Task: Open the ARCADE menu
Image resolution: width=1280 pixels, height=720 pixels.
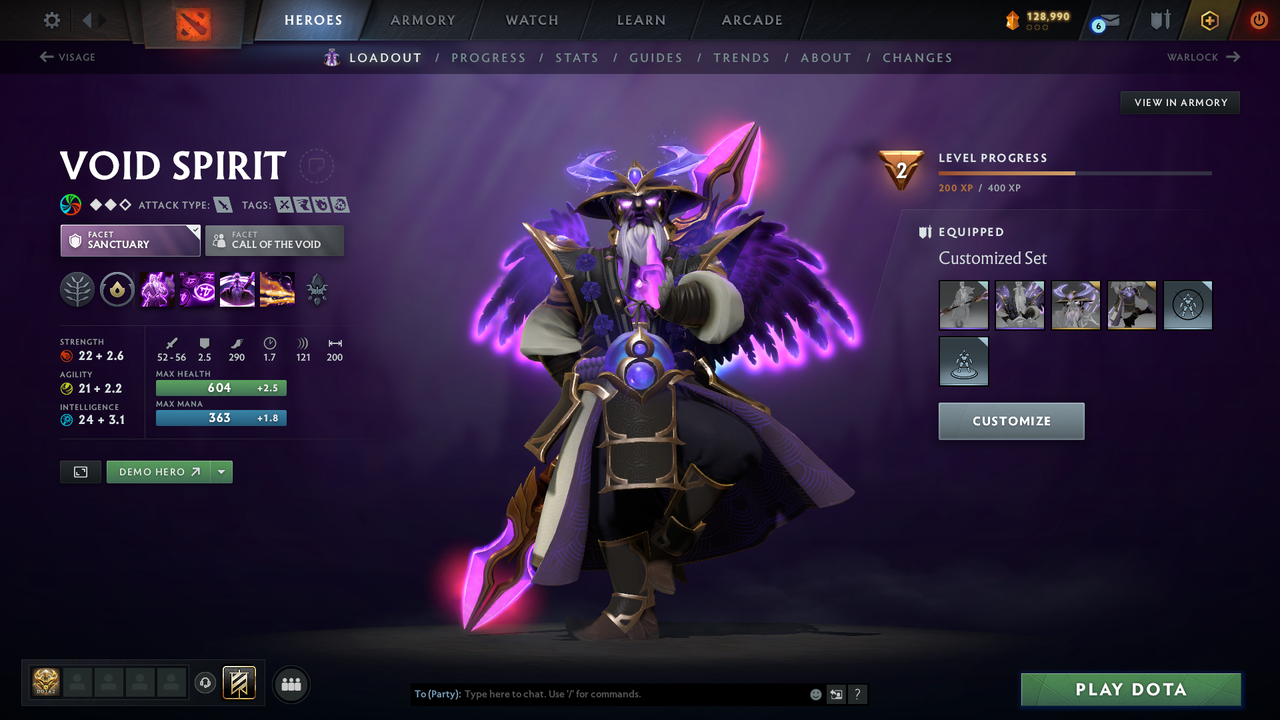Action: pos(751,20)
